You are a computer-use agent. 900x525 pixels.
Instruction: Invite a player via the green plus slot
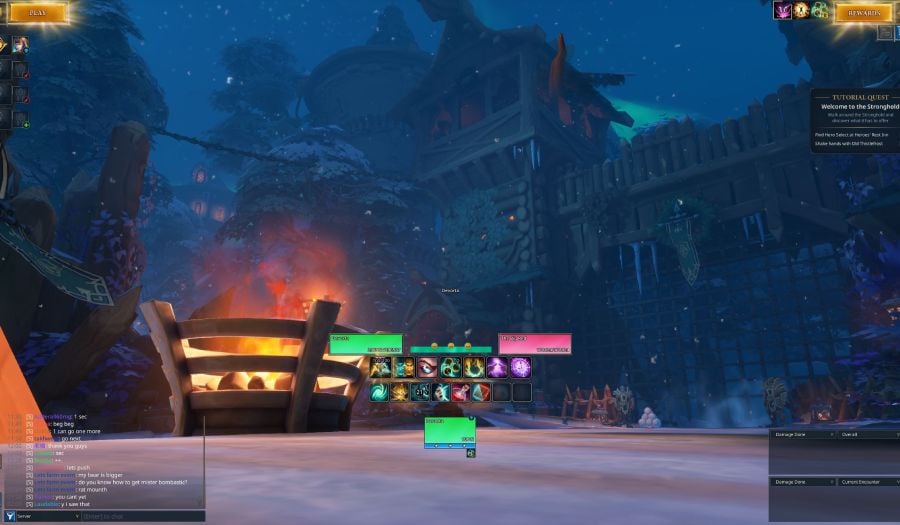[x=20, y=119]
